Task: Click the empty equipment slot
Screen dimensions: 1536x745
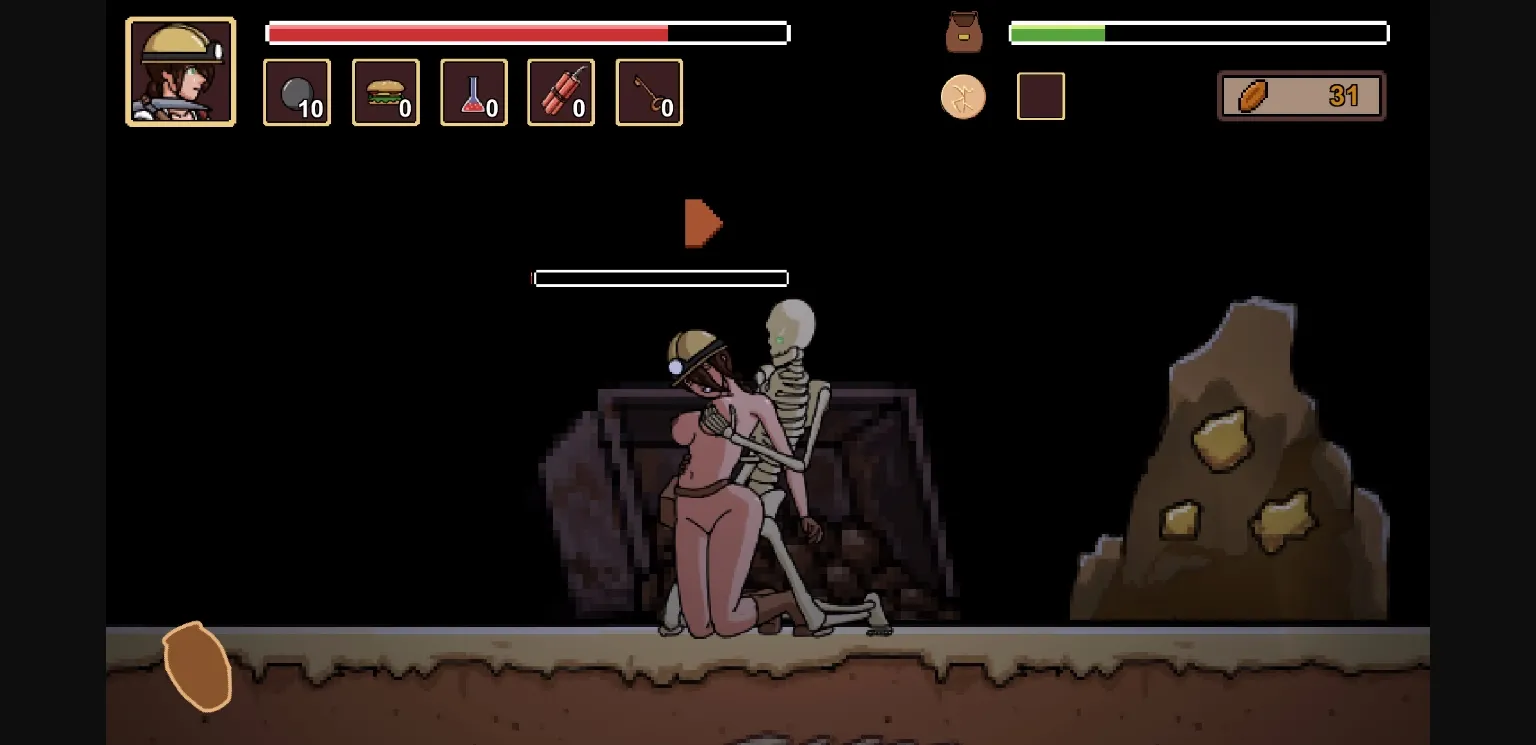Action: click(1040, 96)
